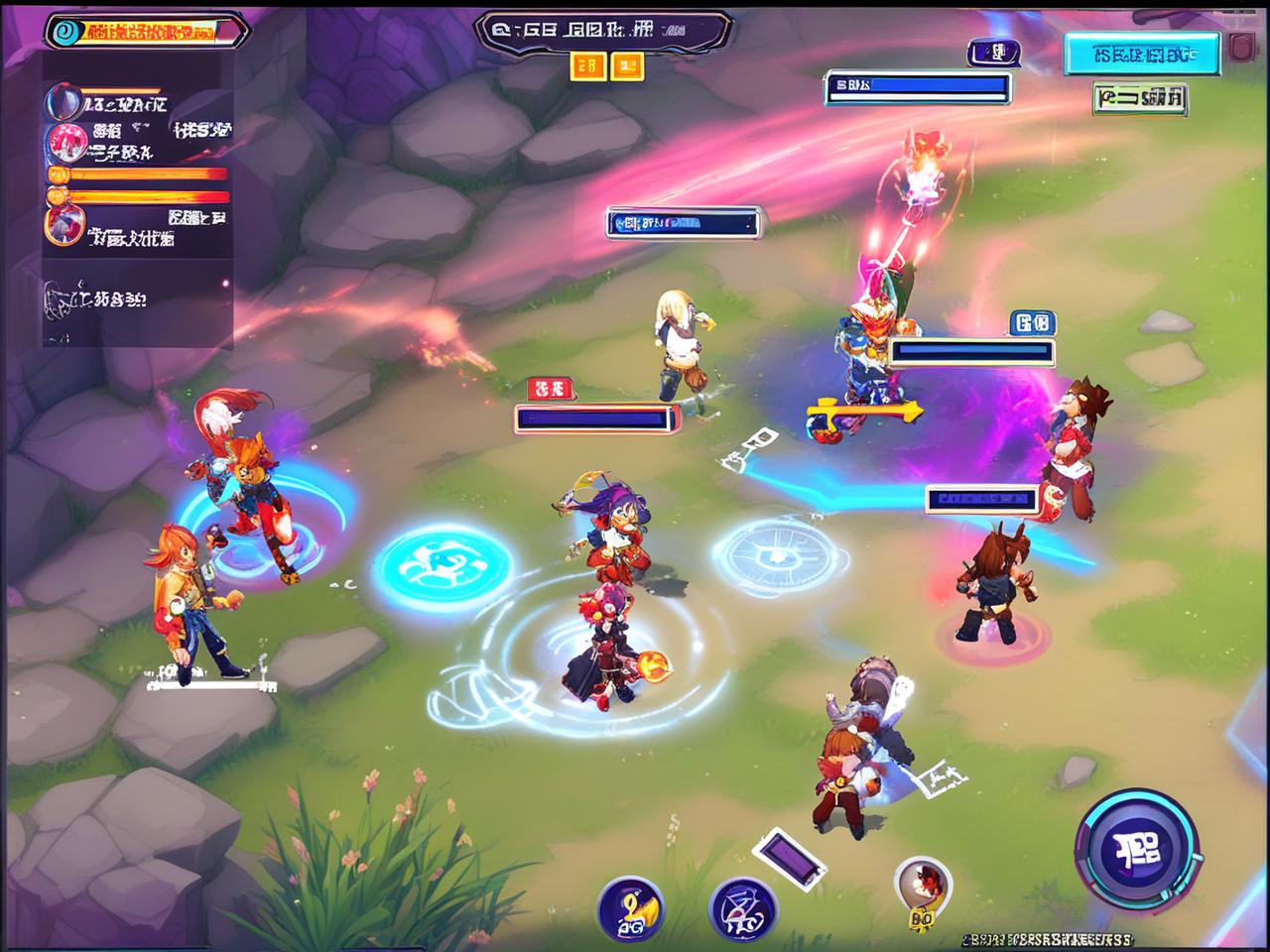This screenshot has height=952, width=1270.
Task: Select the red-haired hero portrait pin
Action: (x=923, y=886)
